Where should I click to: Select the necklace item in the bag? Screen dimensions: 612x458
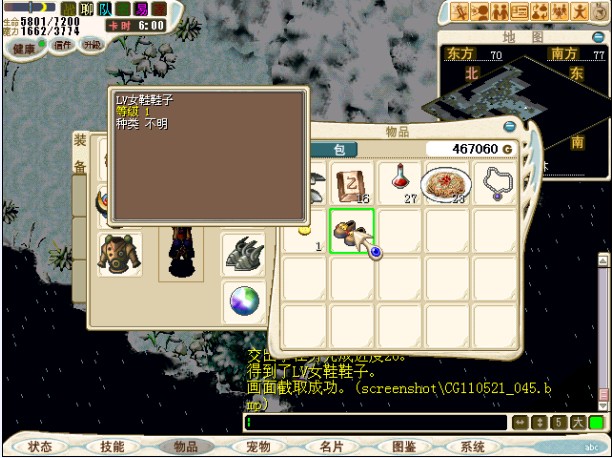click(x=496, y=182)
